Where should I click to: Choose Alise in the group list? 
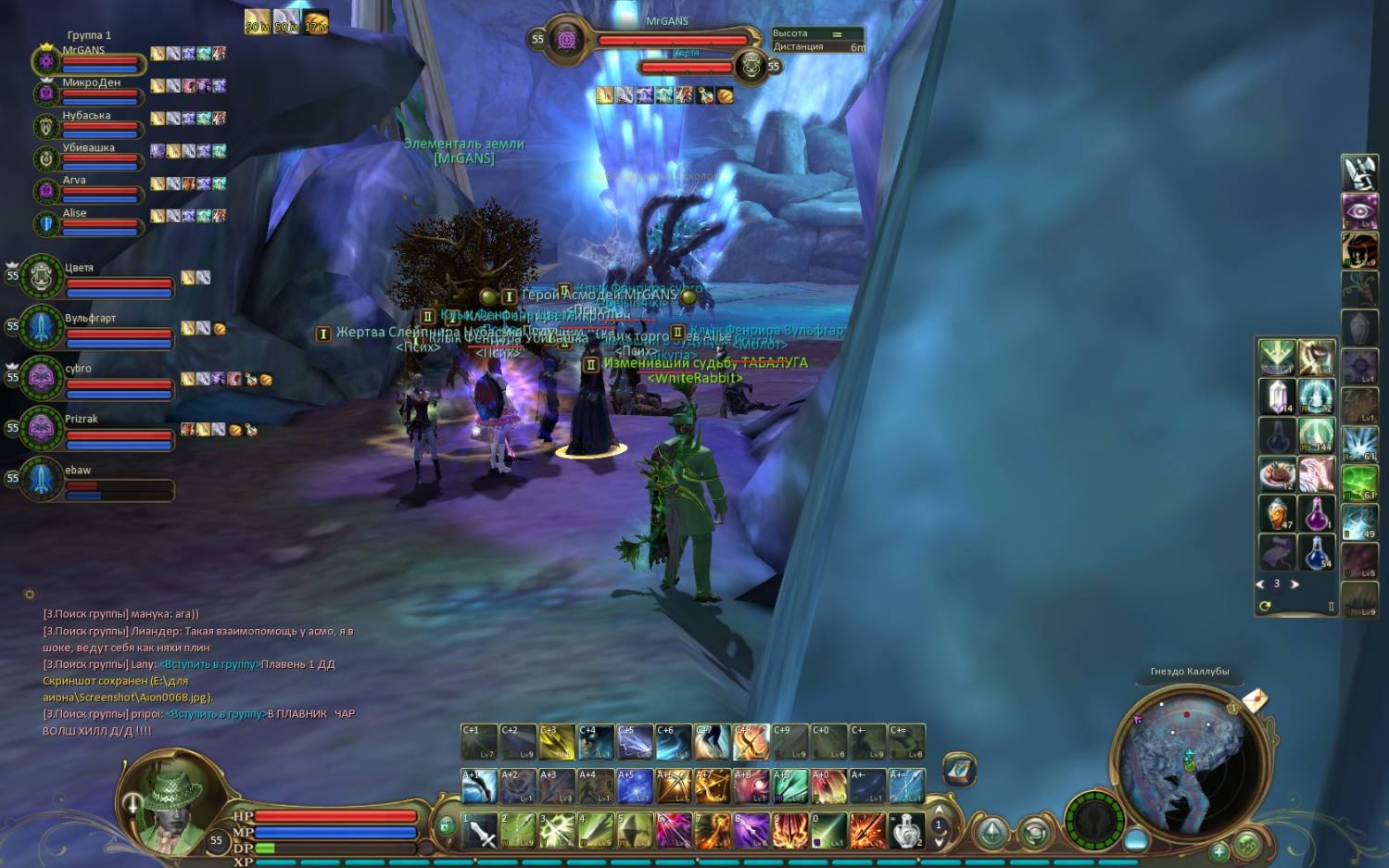(91, 221)
